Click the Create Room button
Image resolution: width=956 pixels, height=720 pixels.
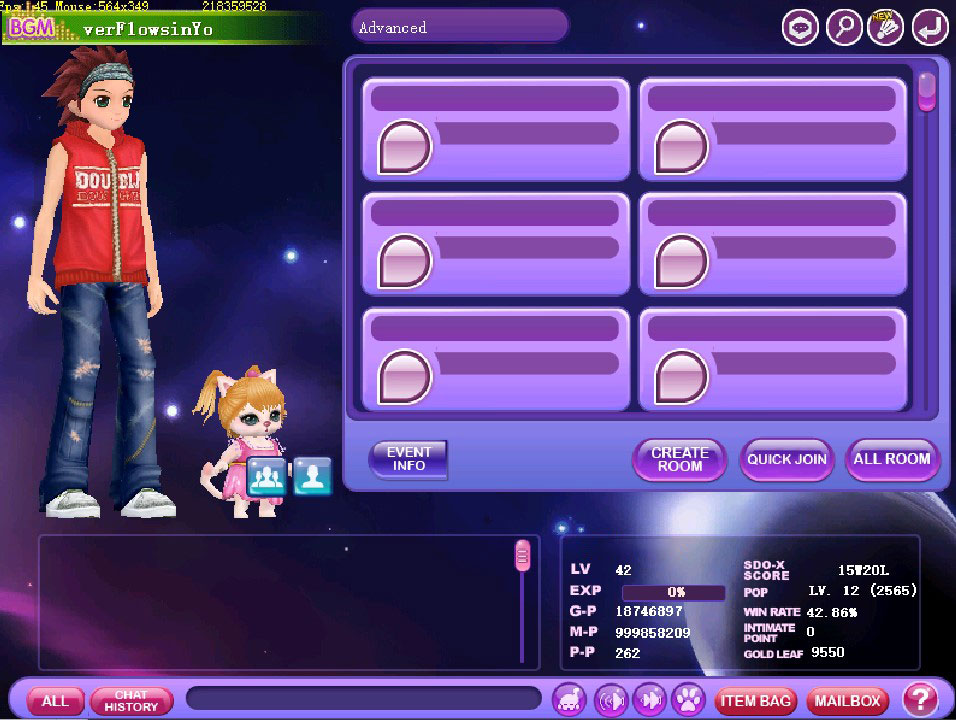pyautogui.click(x=679, y=459)
